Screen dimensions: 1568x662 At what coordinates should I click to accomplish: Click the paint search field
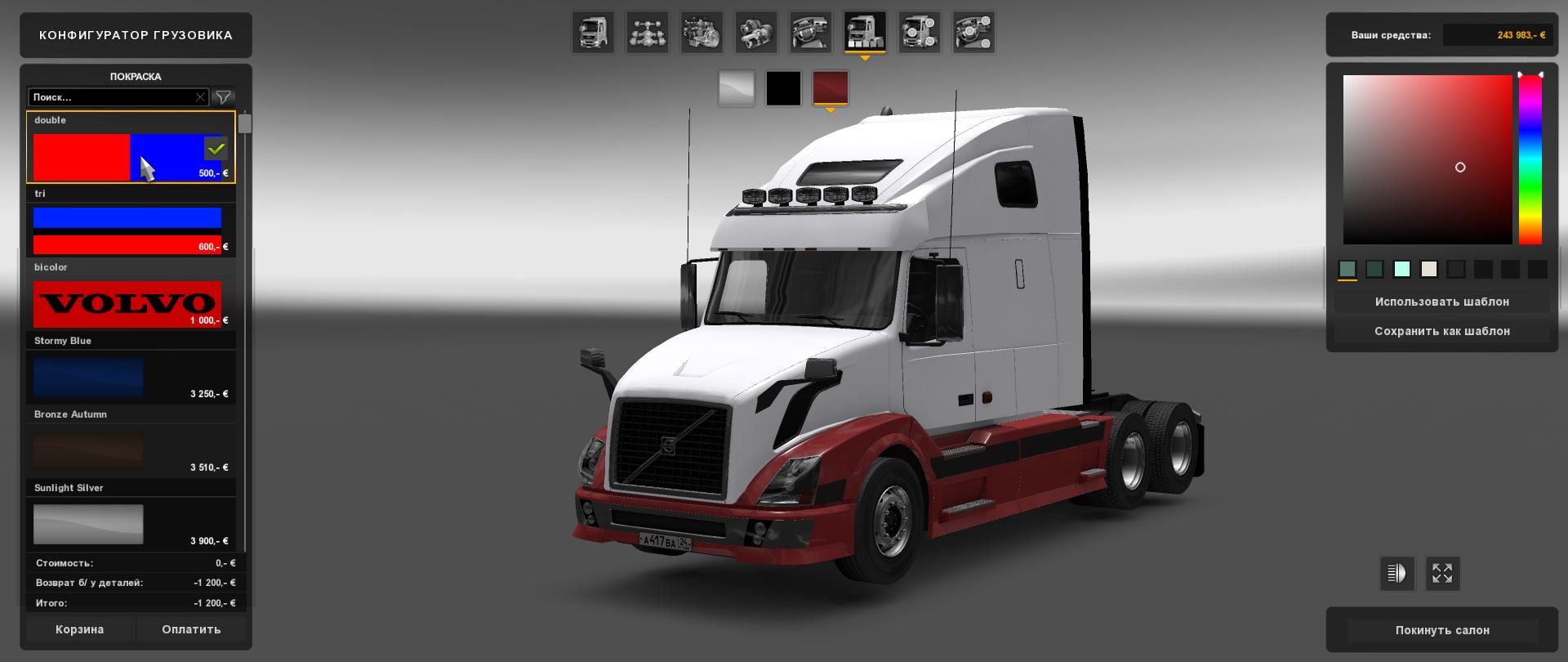click(x=113, y=97)
